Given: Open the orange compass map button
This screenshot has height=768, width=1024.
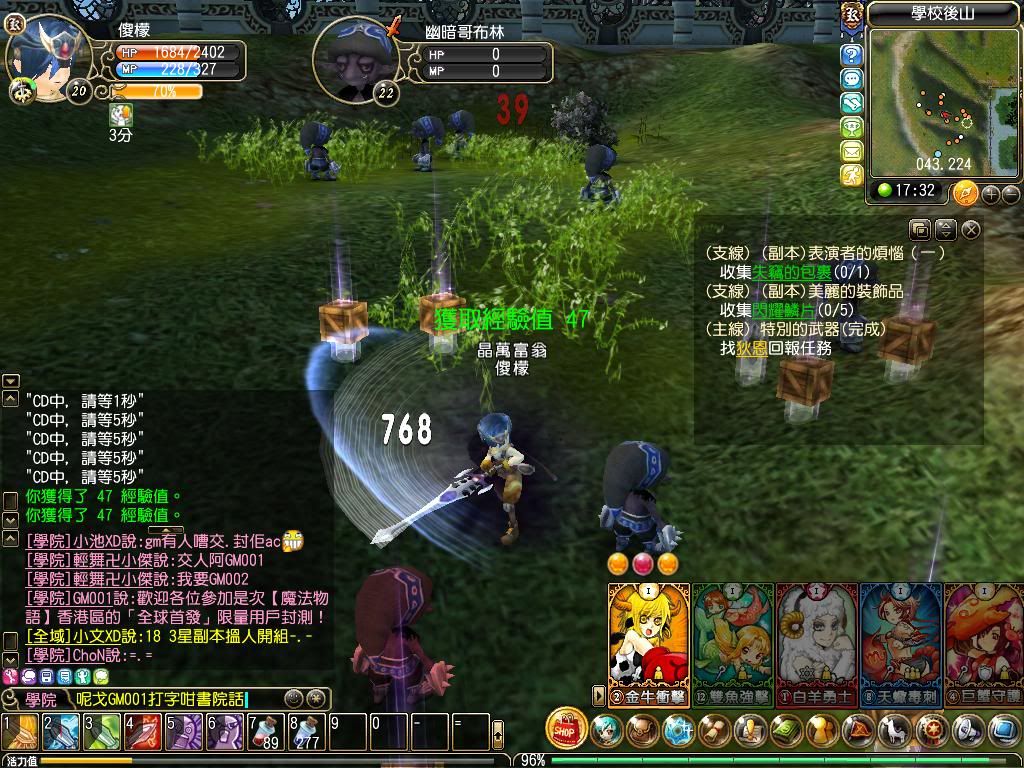Looking at the screenshot, I should [965, 192].
